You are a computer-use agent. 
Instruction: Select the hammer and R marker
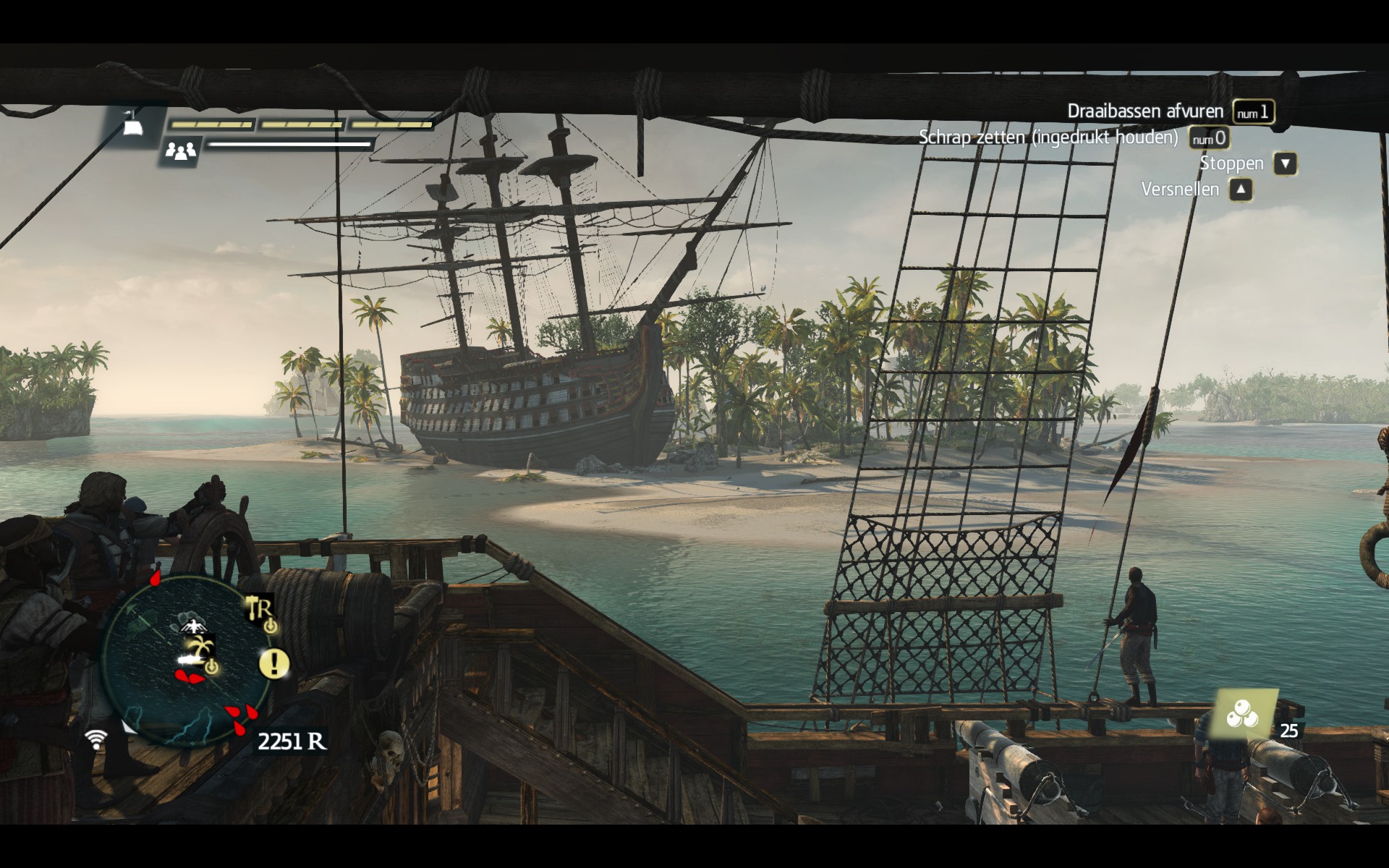pyautogui.click(x=259, y=609)
